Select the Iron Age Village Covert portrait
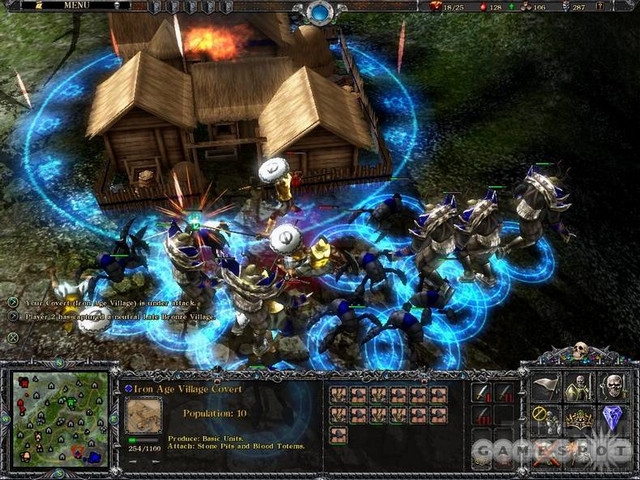The width and height of the screenshot is (640, 480). [x=145, y=415]
